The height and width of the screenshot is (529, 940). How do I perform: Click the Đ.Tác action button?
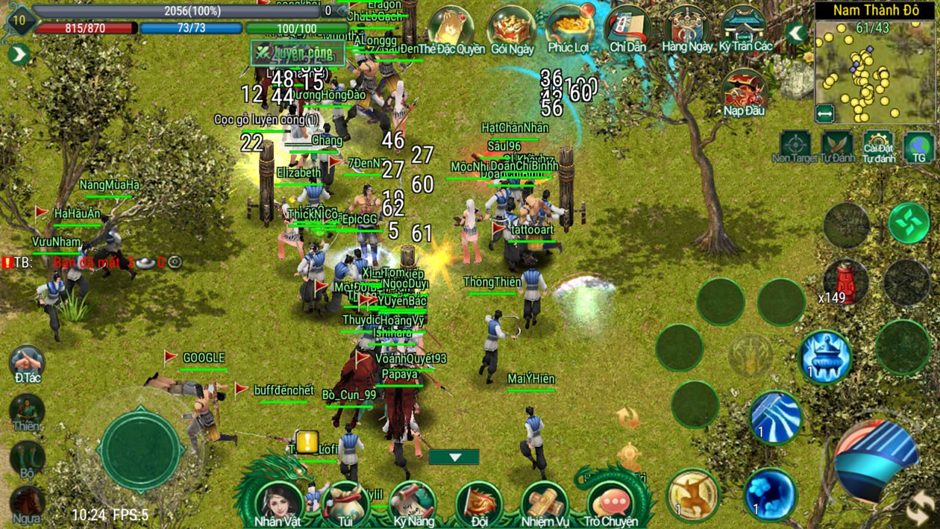(27, 364)
